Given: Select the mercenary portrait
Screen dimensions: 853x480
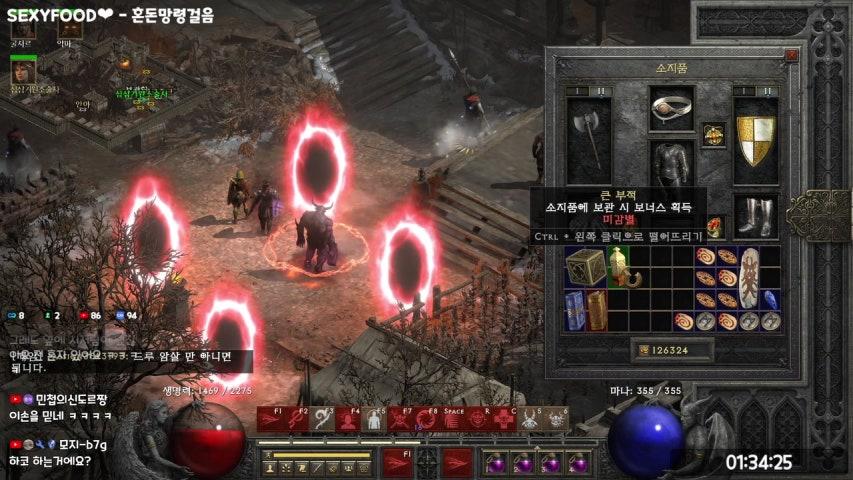Looking at the screenshot, I should [x=22, y=71].
